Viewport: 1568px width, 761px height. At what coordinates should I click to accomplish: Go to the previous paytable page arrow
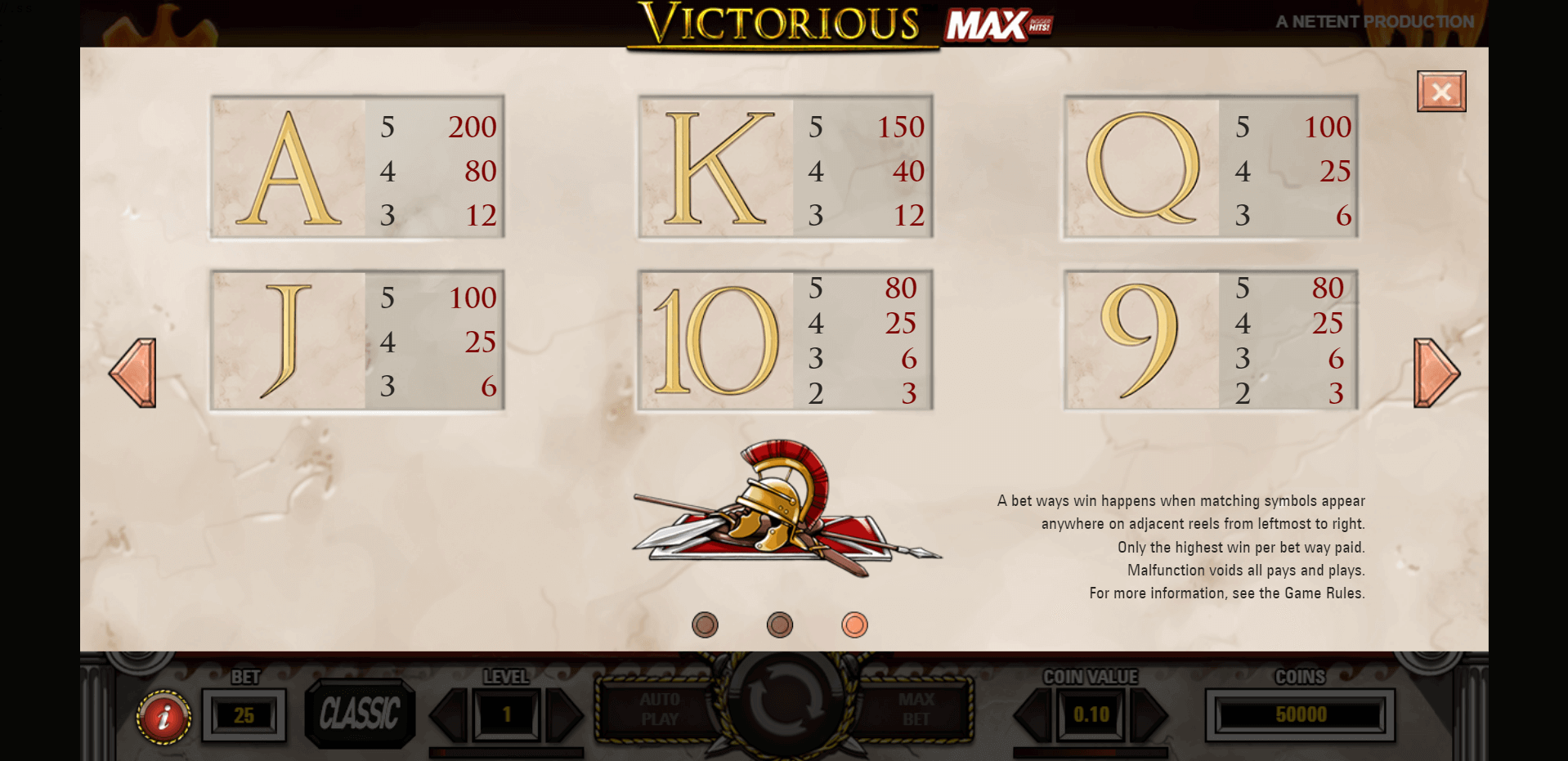coord(133,373)
